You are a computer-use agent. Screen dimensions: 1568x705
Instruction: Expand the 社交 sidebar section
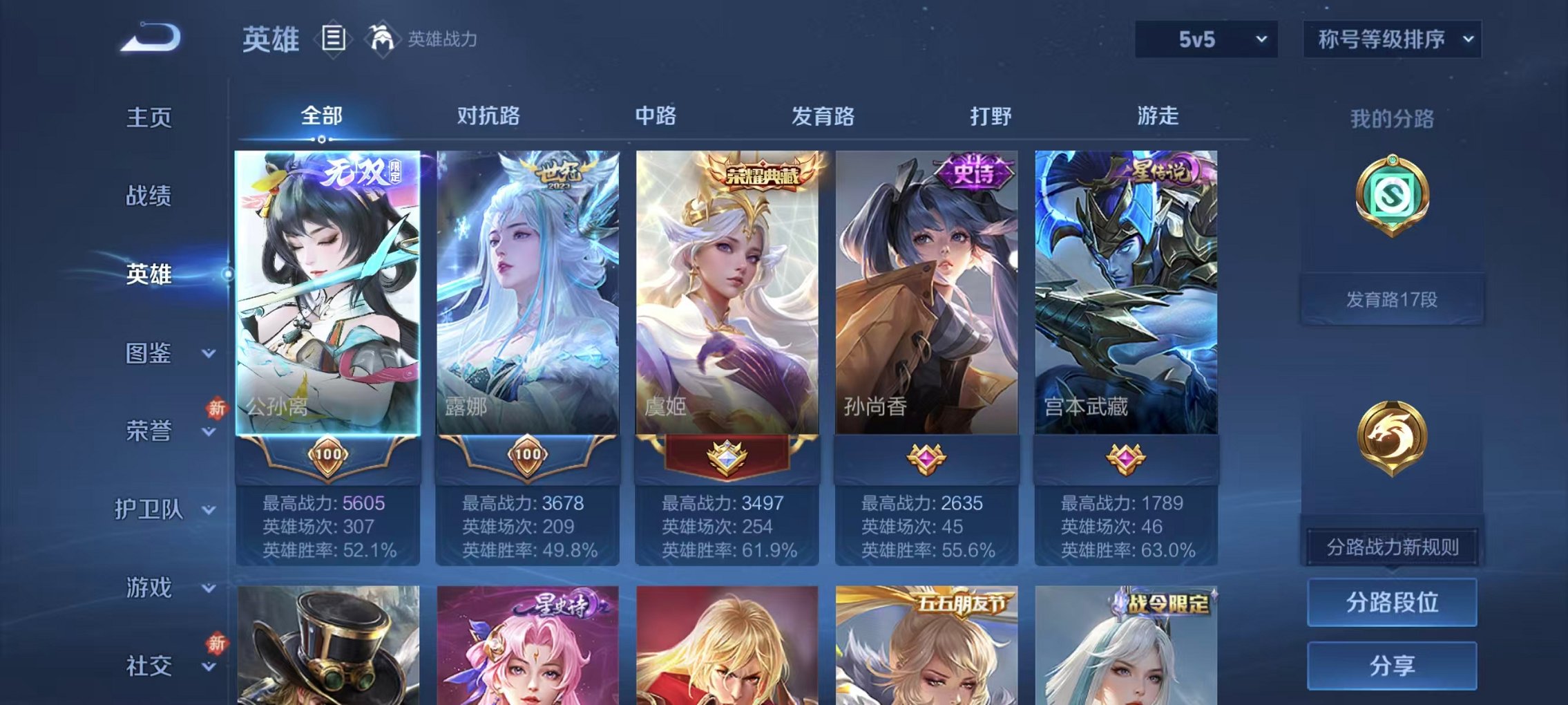pyautogui.click(x=149, y=666)
